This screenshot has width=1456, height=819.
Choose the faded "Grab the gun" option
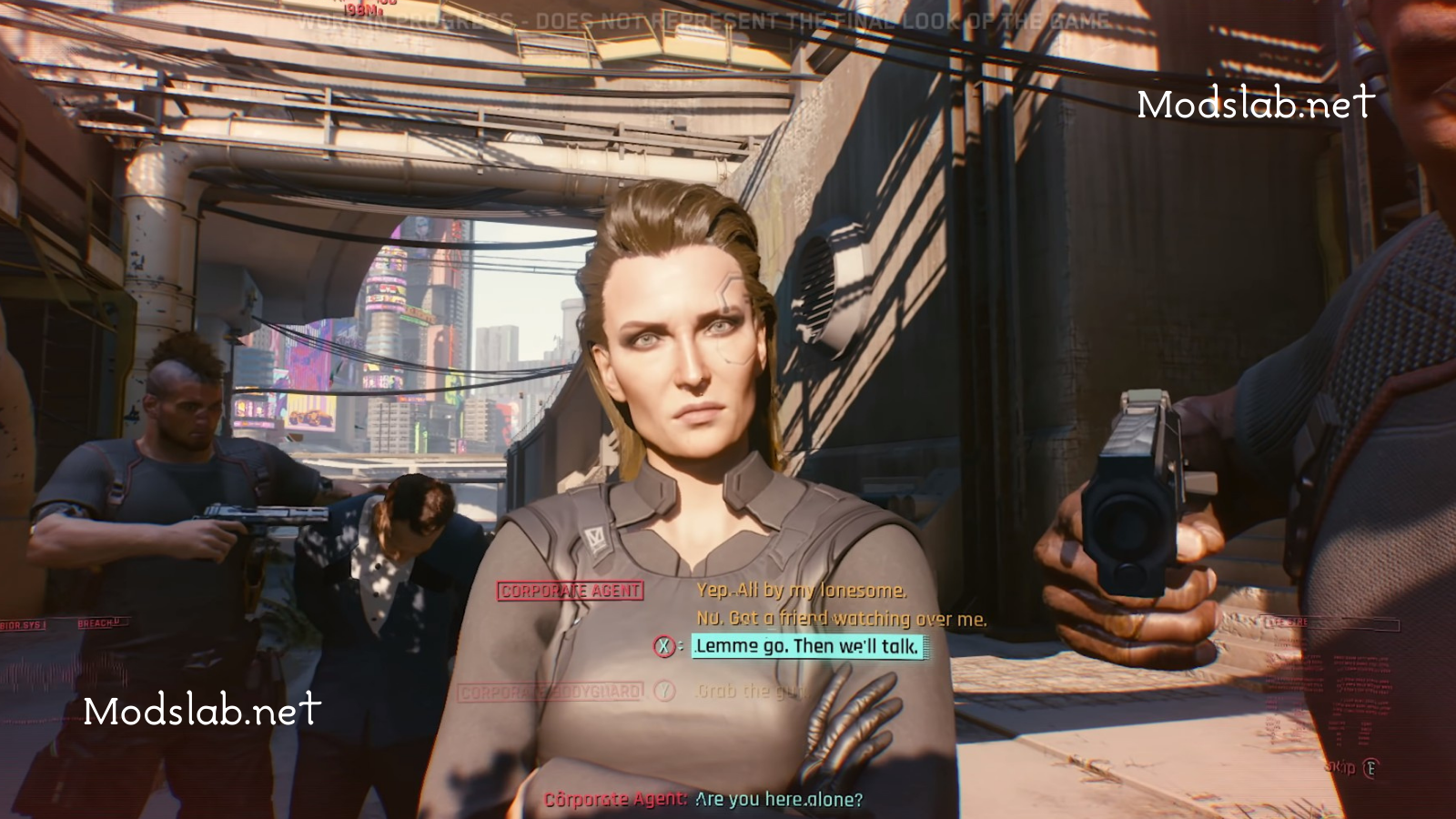[x=748, y=692]
